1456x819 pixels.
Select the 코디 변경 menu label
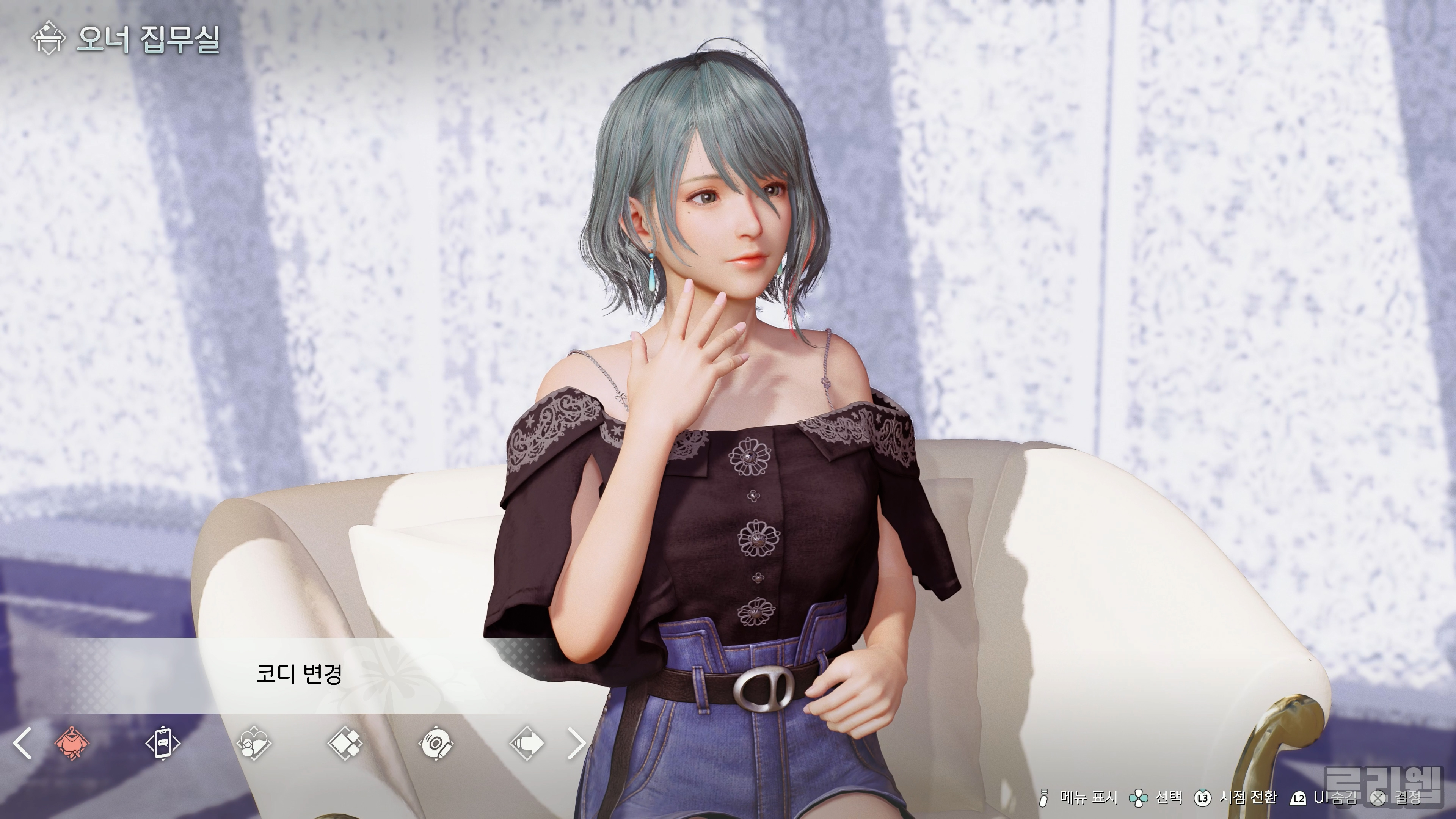[298, 673]
